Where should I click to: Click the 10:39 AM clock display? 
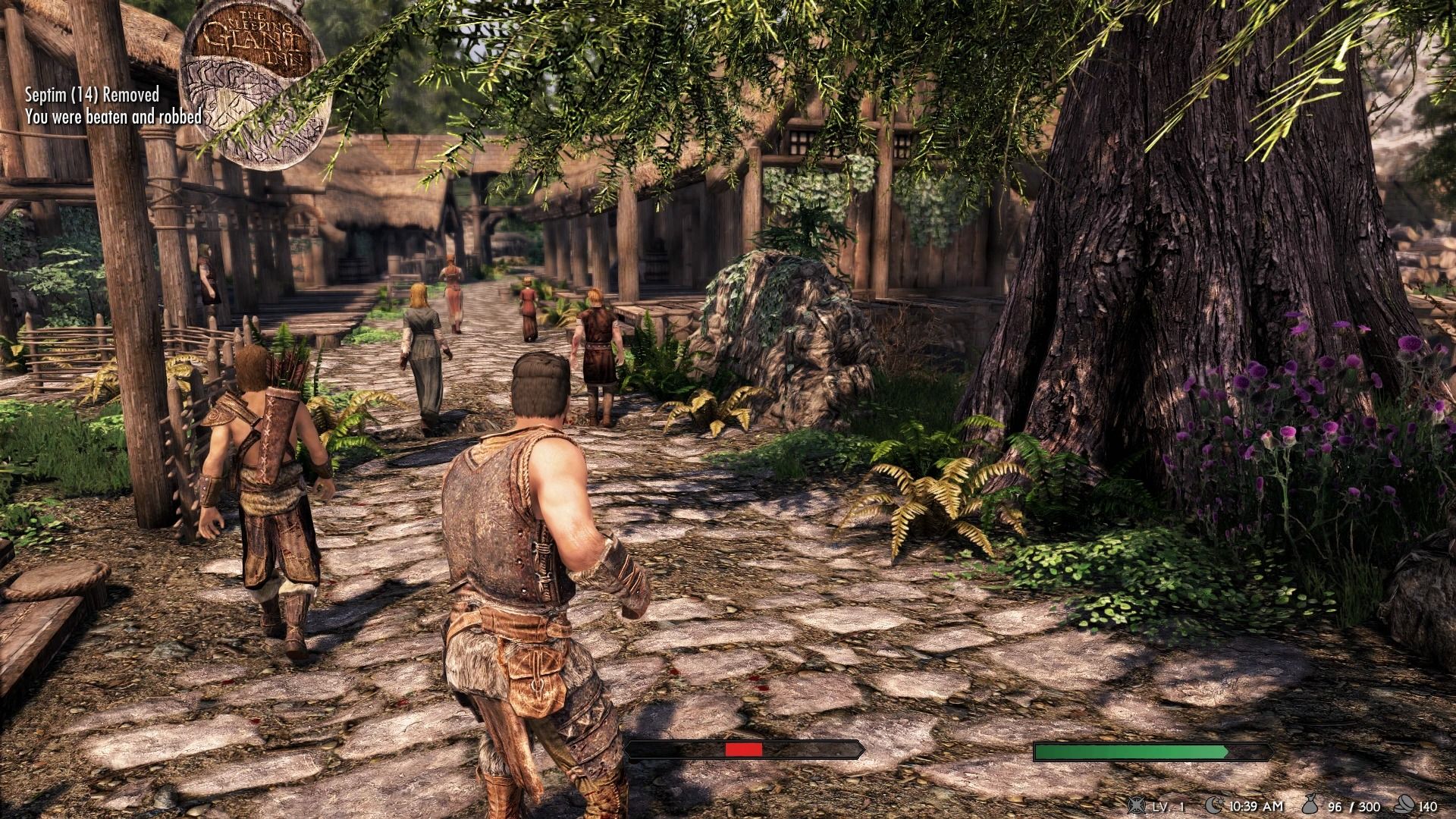point(1257,807)
